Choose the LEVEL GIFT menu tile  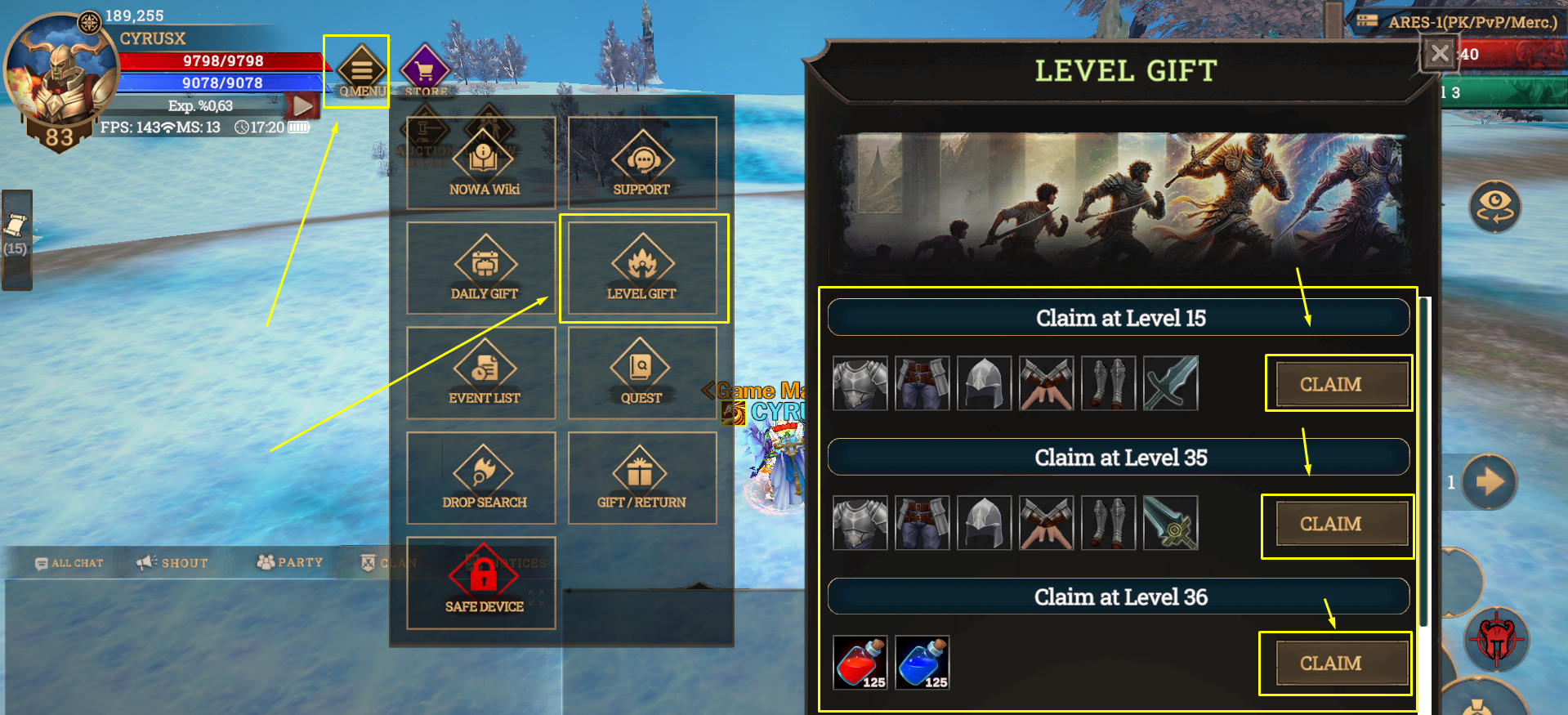[642, 268]
